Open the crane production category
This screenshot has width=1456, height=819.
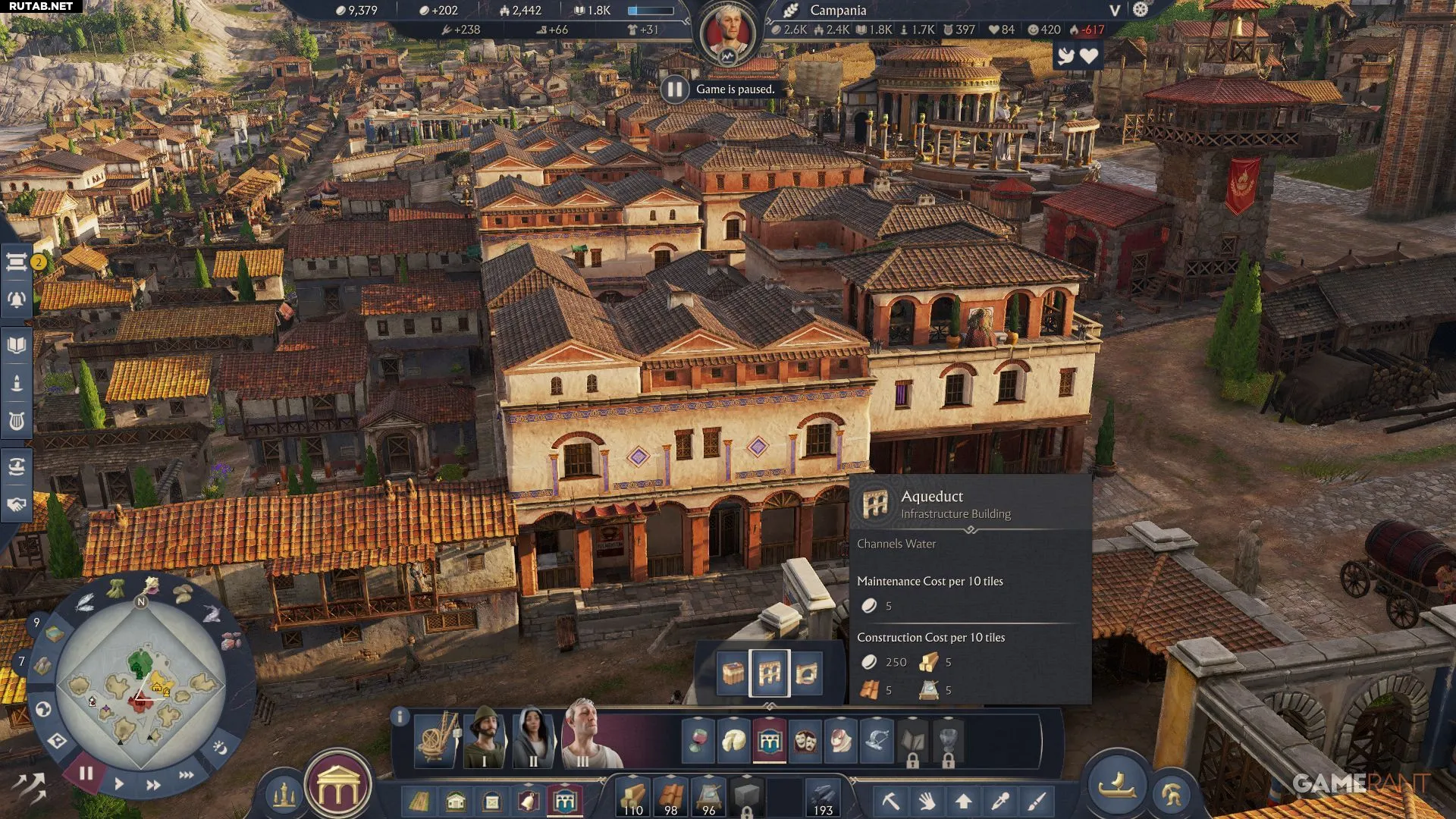pos(438,737)
